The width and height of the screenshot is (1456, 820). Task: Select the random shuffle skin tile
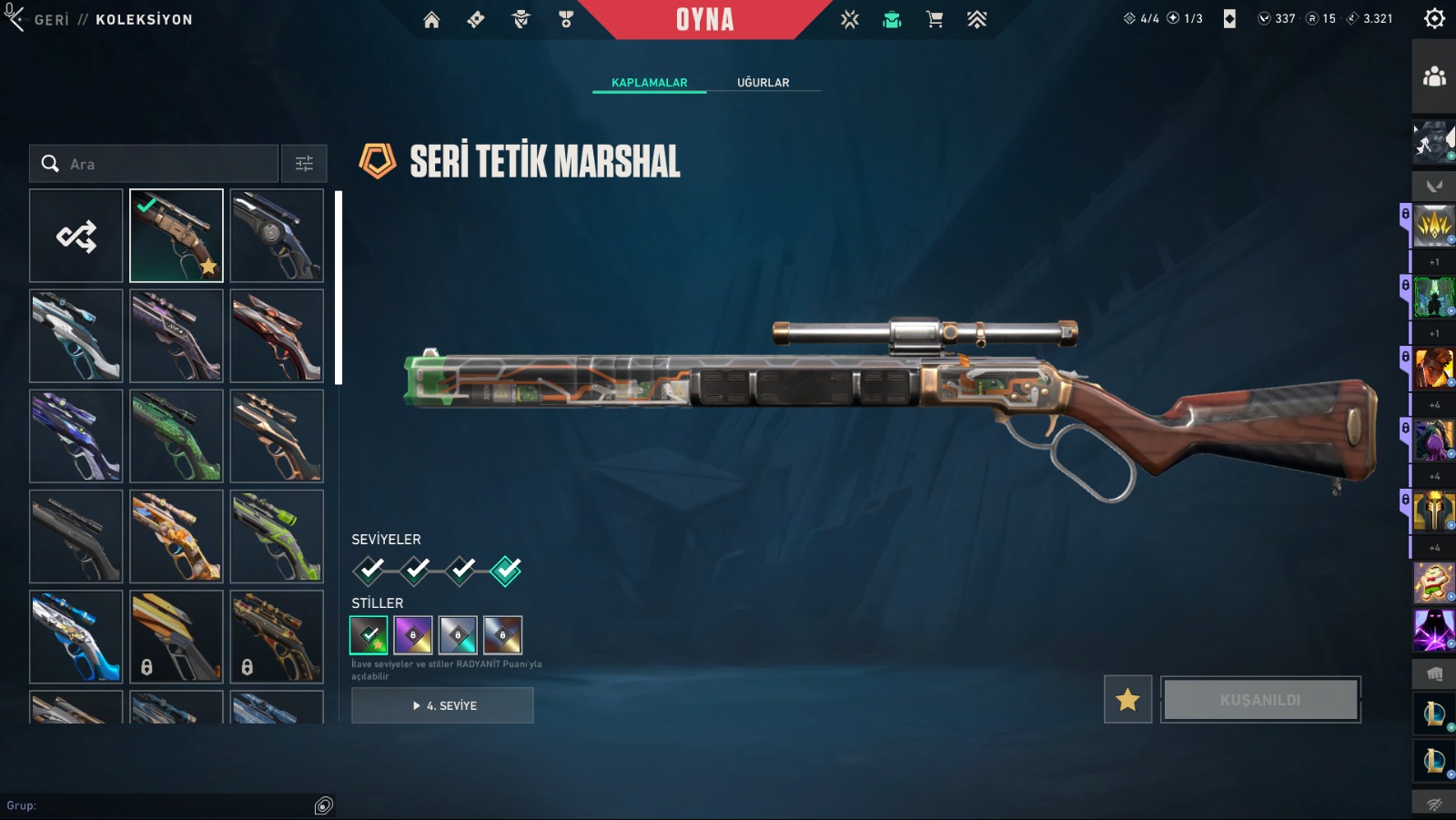pos(76,236)
